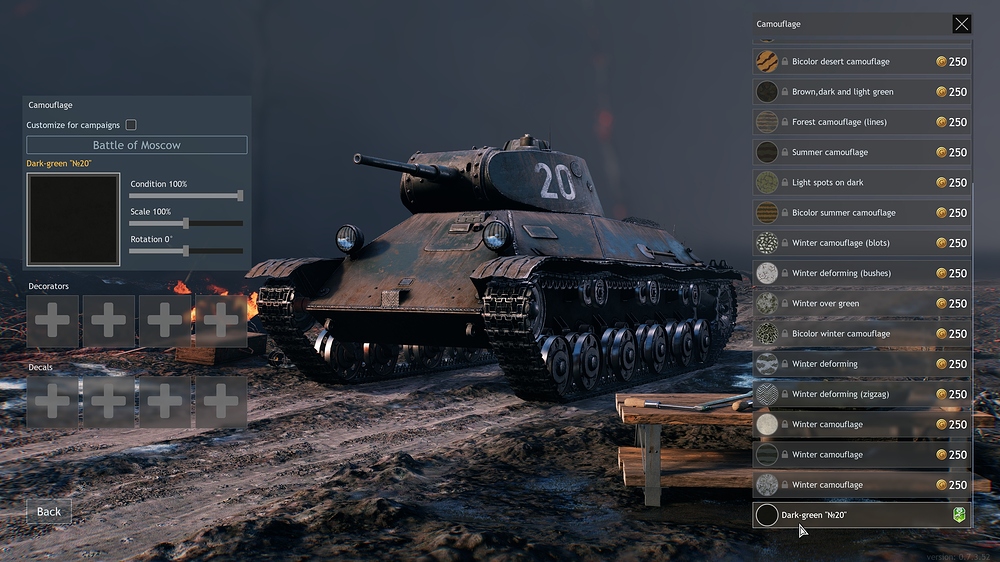Click the Rotation slider
The height and width of the screenshot is (562, 1000).
186,250
